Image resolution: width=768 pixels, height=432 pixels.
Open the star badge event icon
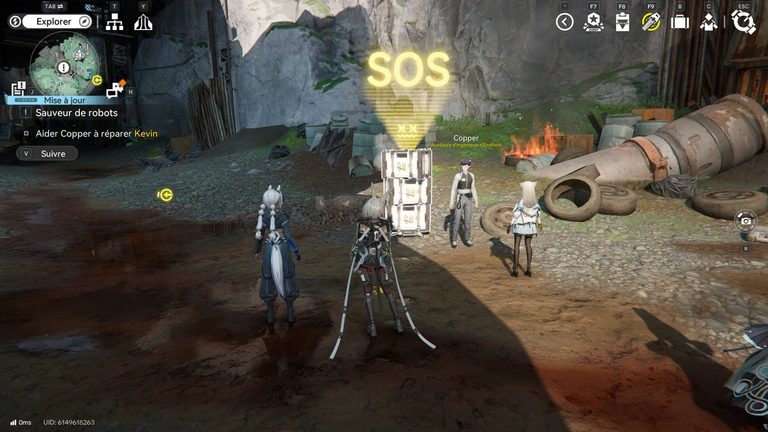pos(592,22)
